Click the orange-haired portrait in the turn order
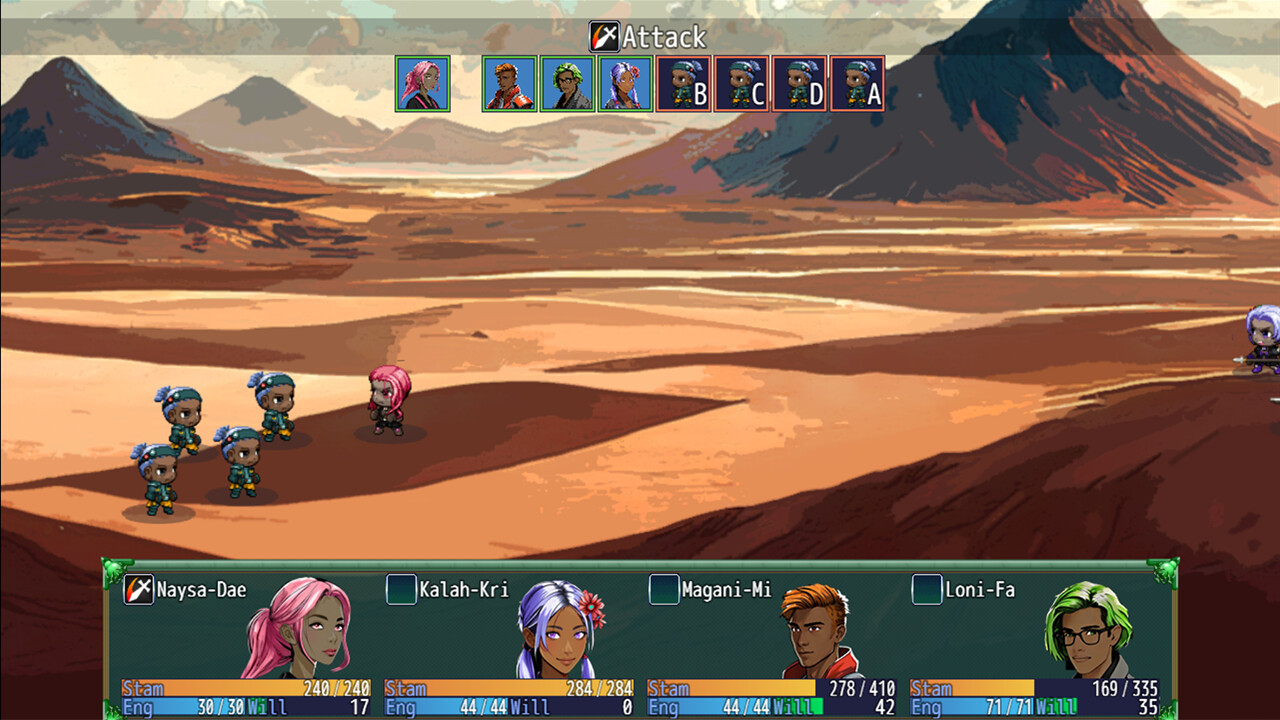This screenshot has width=1280, height=720. [509, 83]
